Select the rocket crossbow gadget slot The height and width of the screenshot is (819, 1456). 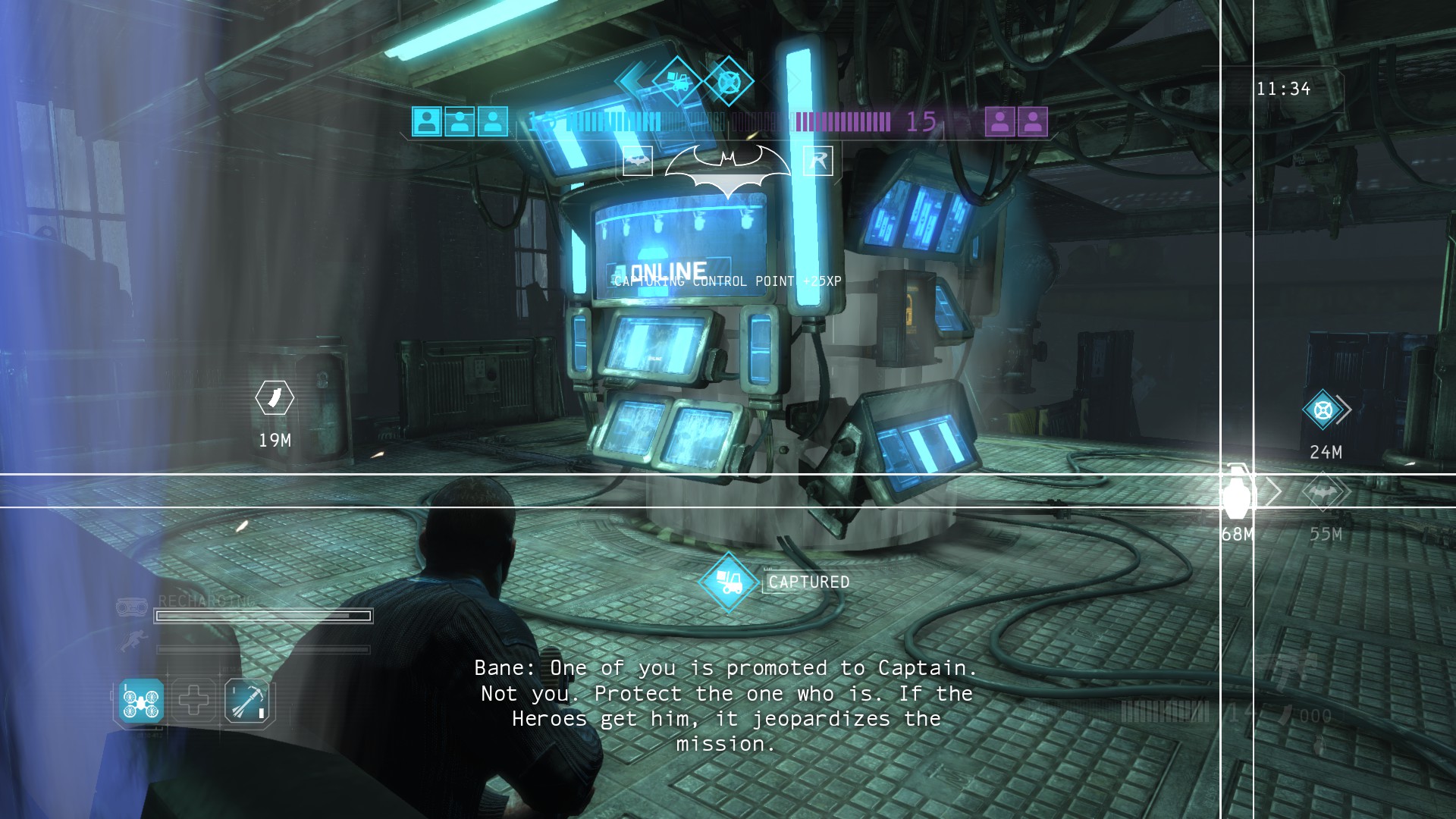[x=248, y=701]
